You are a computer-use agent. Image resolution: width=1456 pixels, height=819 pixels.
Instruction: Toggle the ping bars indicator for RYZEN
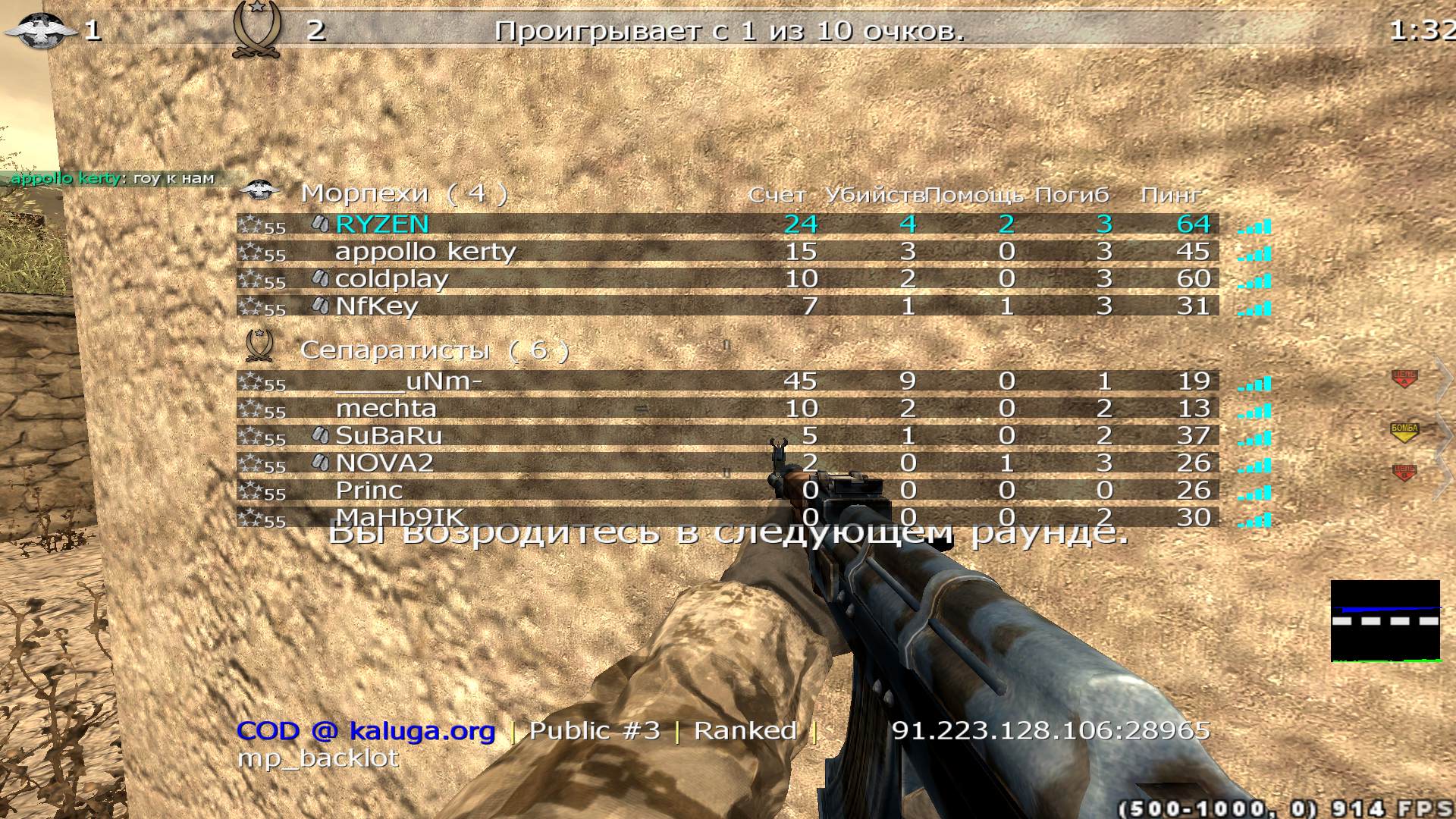pos(1253,224)
